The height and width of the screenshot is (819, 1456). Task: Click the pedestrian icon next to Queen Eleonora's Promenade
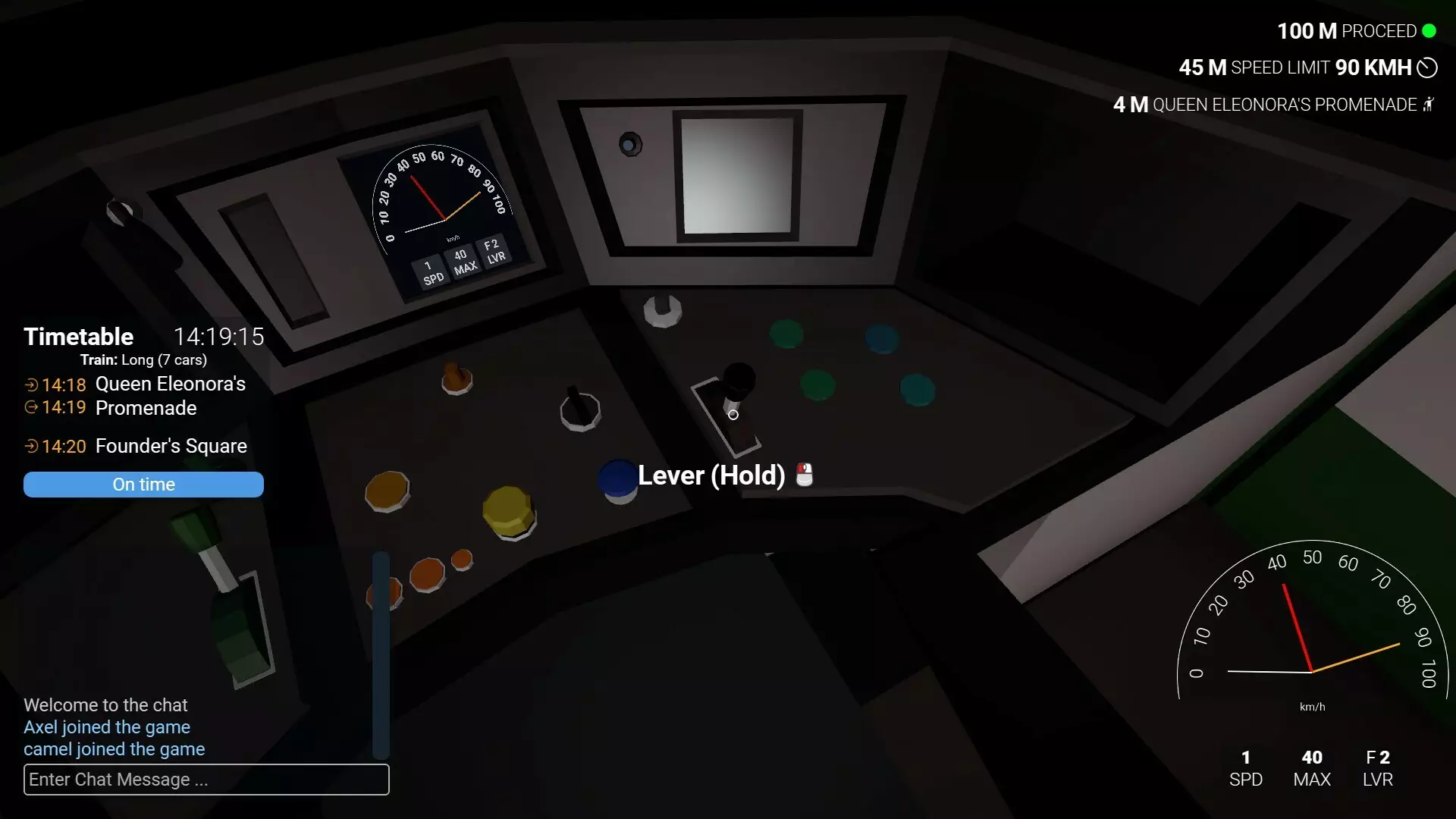pyautogui.click(x=1429, y=105)
